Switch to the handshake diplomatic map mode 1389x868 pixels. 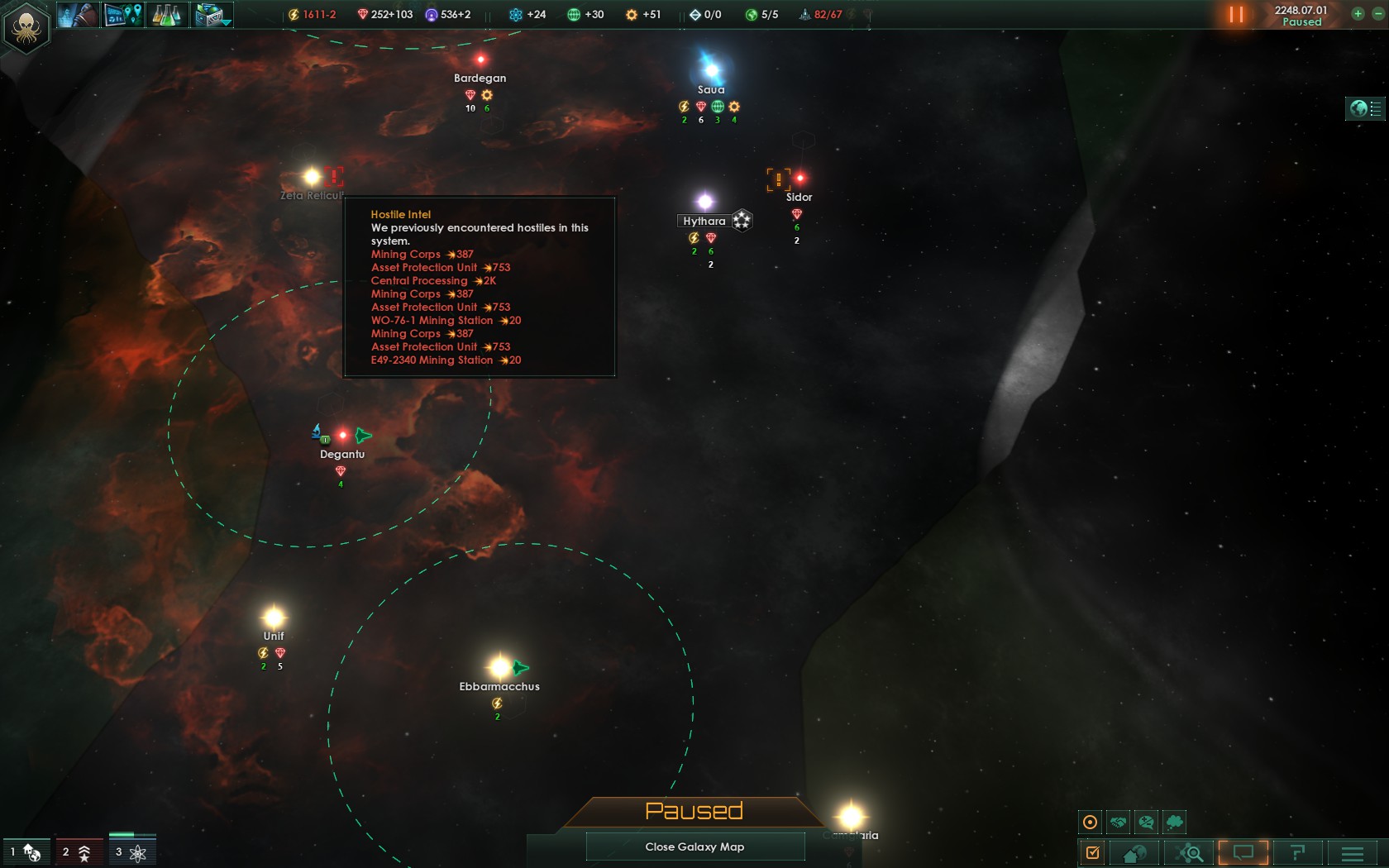pos(1119,822)
